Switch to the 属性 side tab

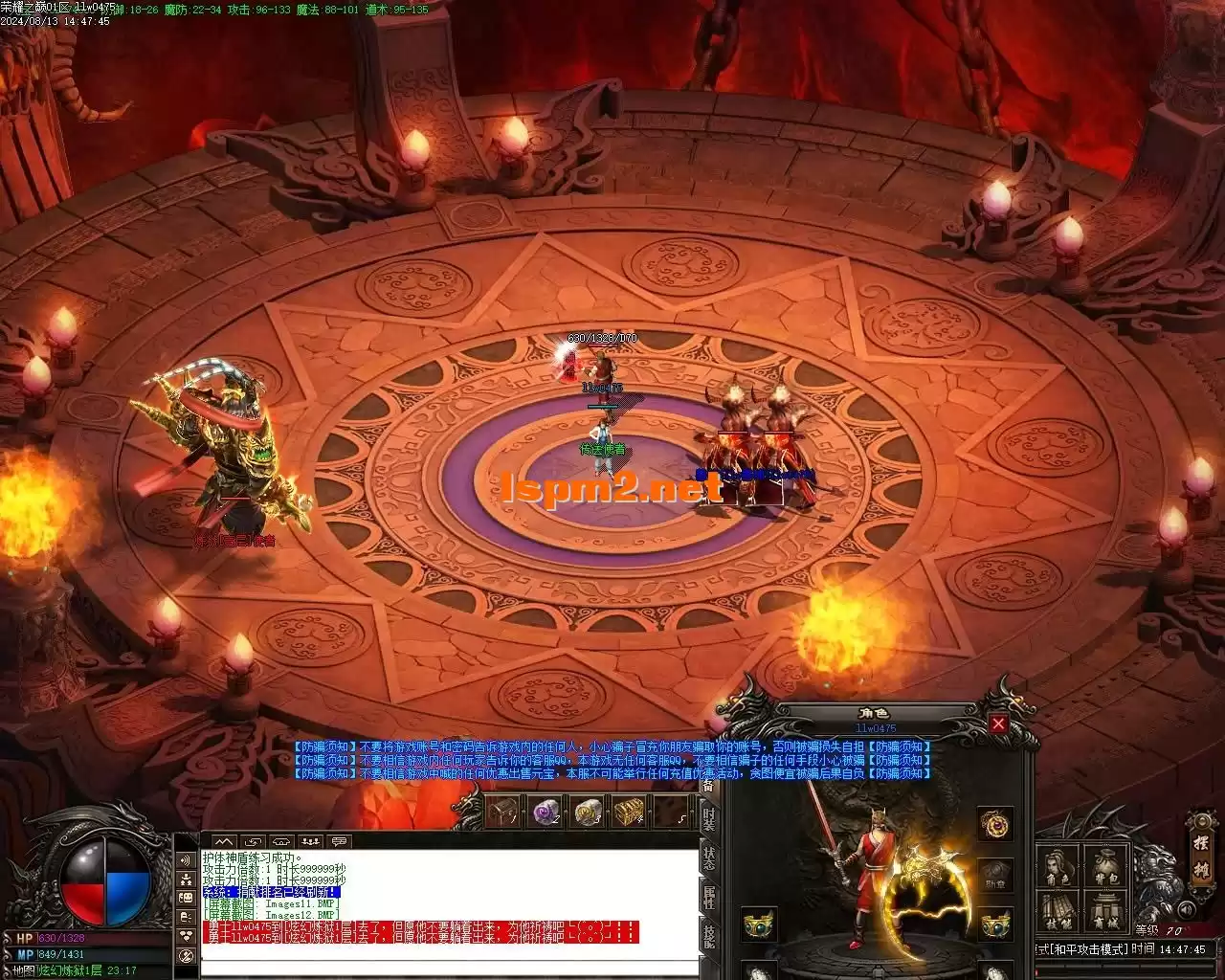point(708,899)
